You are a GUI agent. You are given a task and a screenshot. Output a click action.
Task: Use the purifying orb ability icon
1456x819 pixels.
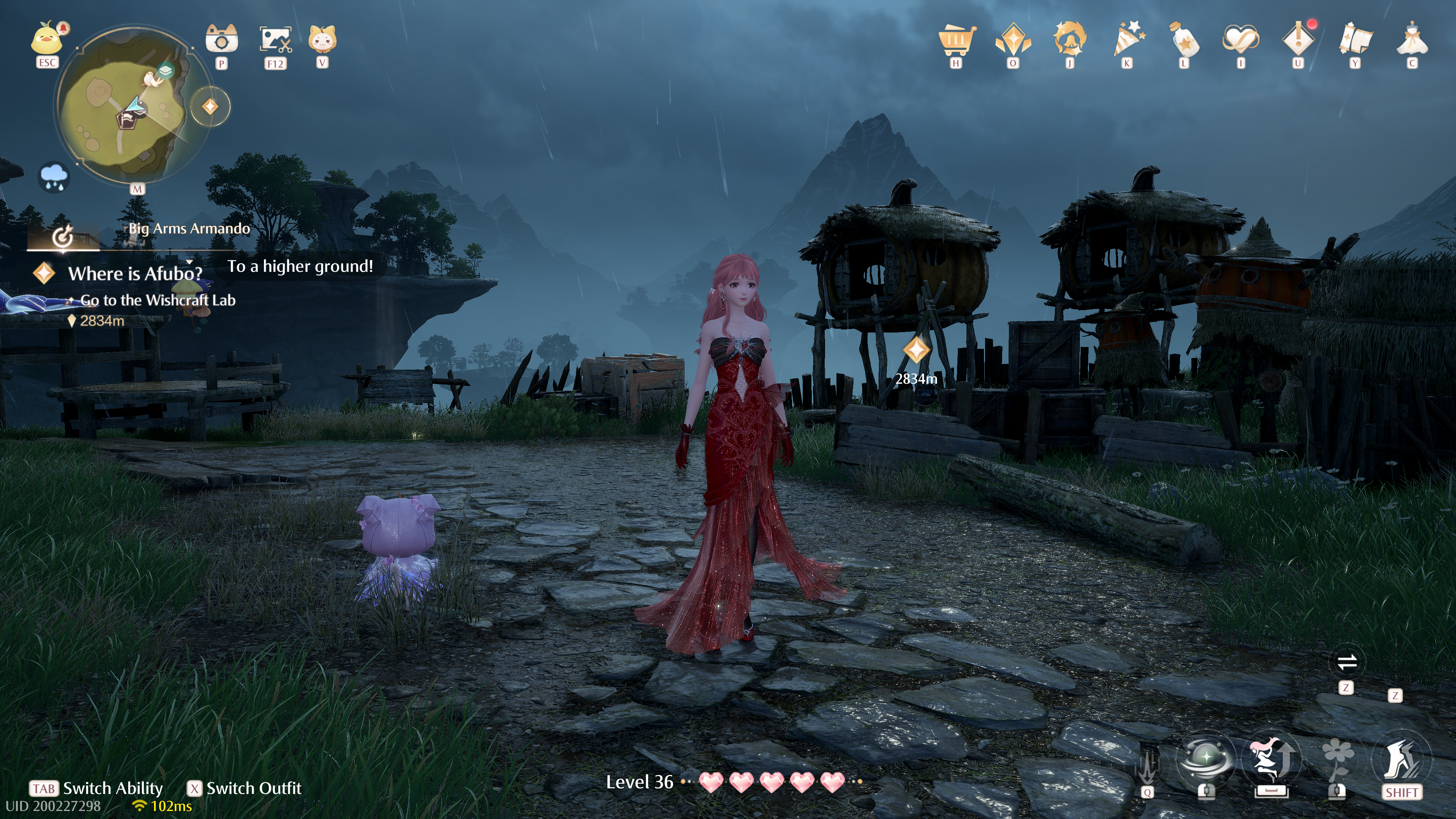tap(1206, 760)
